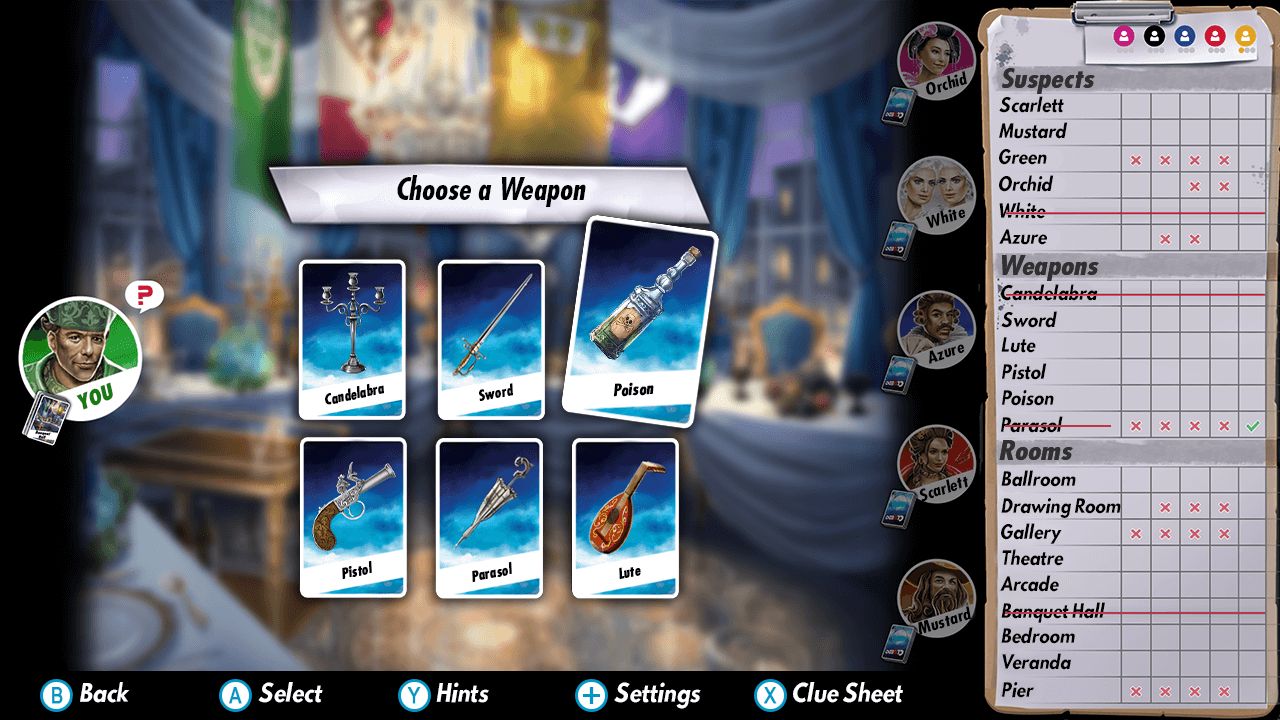1280x720 pixels.
Task: Select the Parasol weapon card
Action: click(x=490, y=515)
